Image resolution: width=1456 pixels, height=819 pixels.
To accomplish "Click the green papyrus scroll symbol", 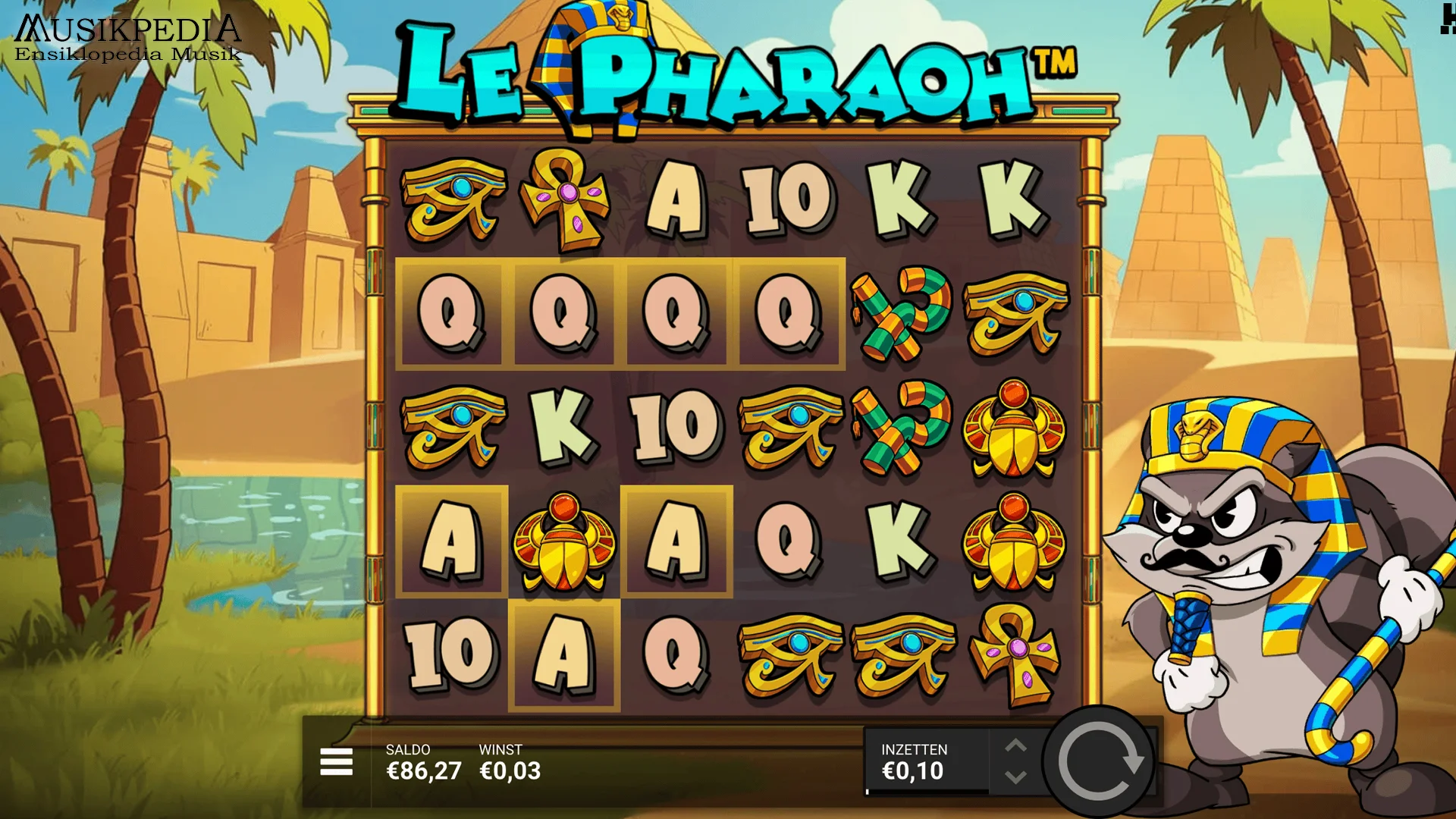I will click(902, 315).
